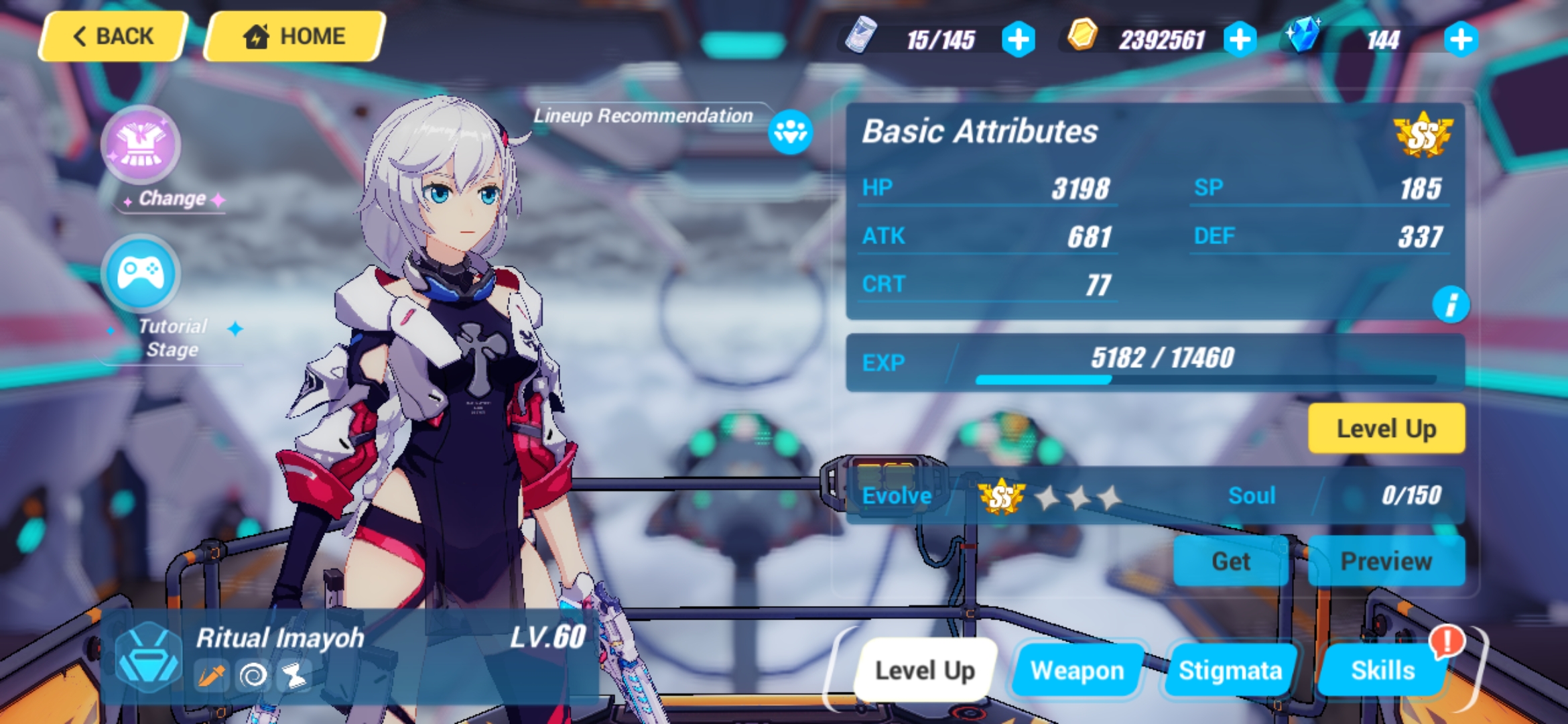The image size is (1568, 724).
Task: Open Lineup Recommendation
Action: click(791, 131)
